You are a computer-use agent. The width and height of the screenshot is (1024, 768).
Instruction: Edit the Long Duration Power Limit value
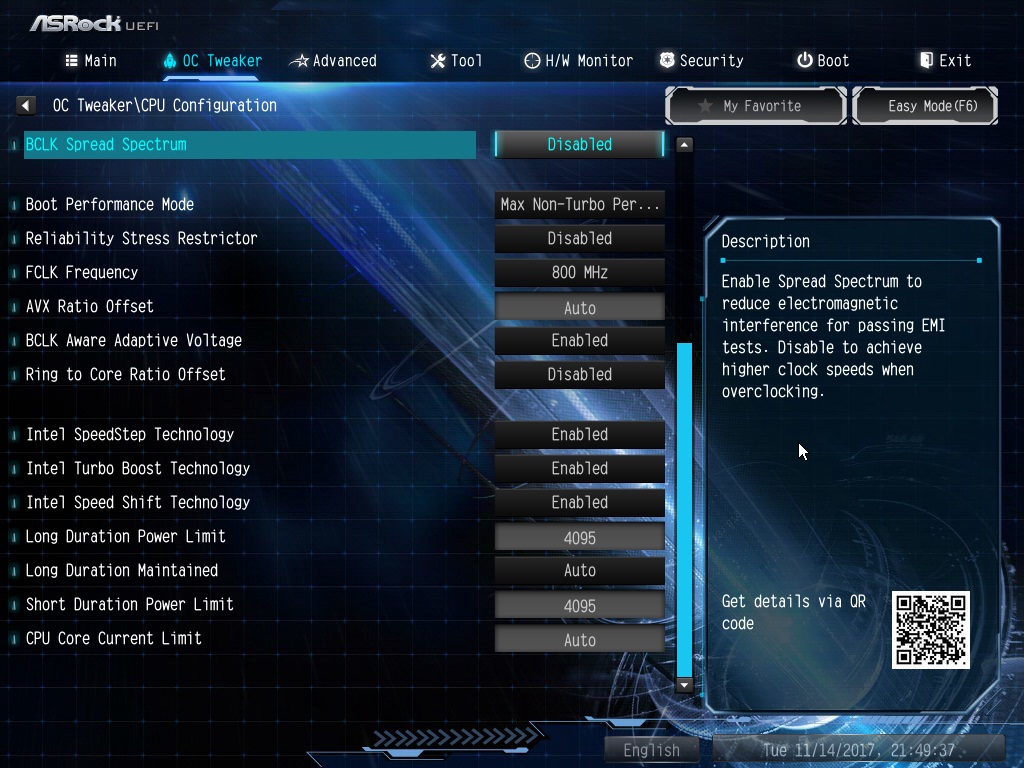tap(579, 538)
